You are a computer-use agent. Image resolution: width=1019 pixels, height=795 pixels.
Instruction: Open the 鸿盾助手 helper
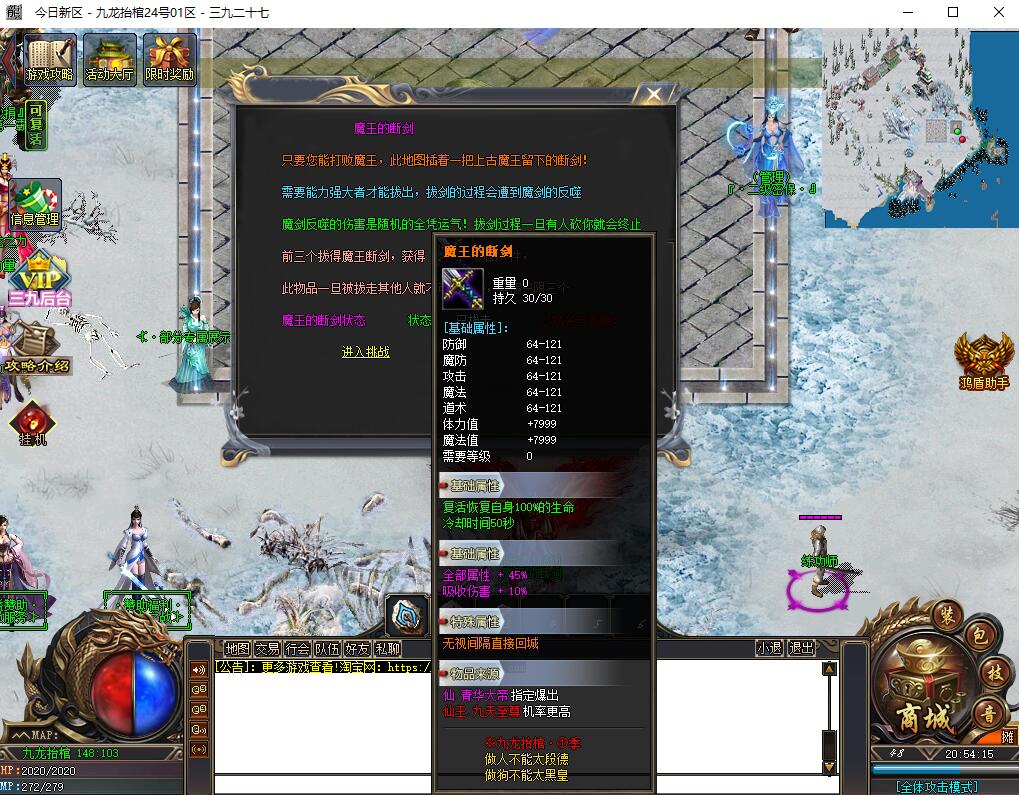(x=983, y=362)
